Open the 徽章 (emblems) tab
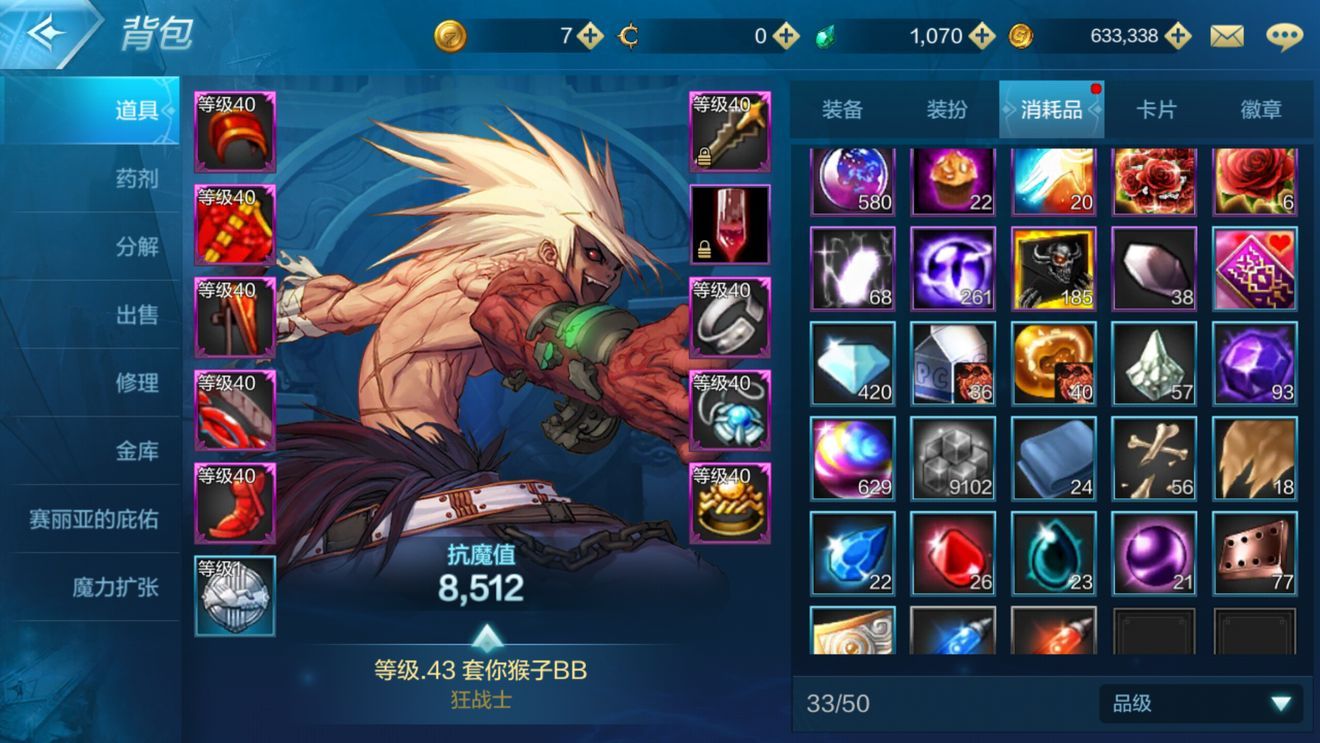Image resolution: width=1320 pixels, height=743 pixels. [x=1260, y=109]
